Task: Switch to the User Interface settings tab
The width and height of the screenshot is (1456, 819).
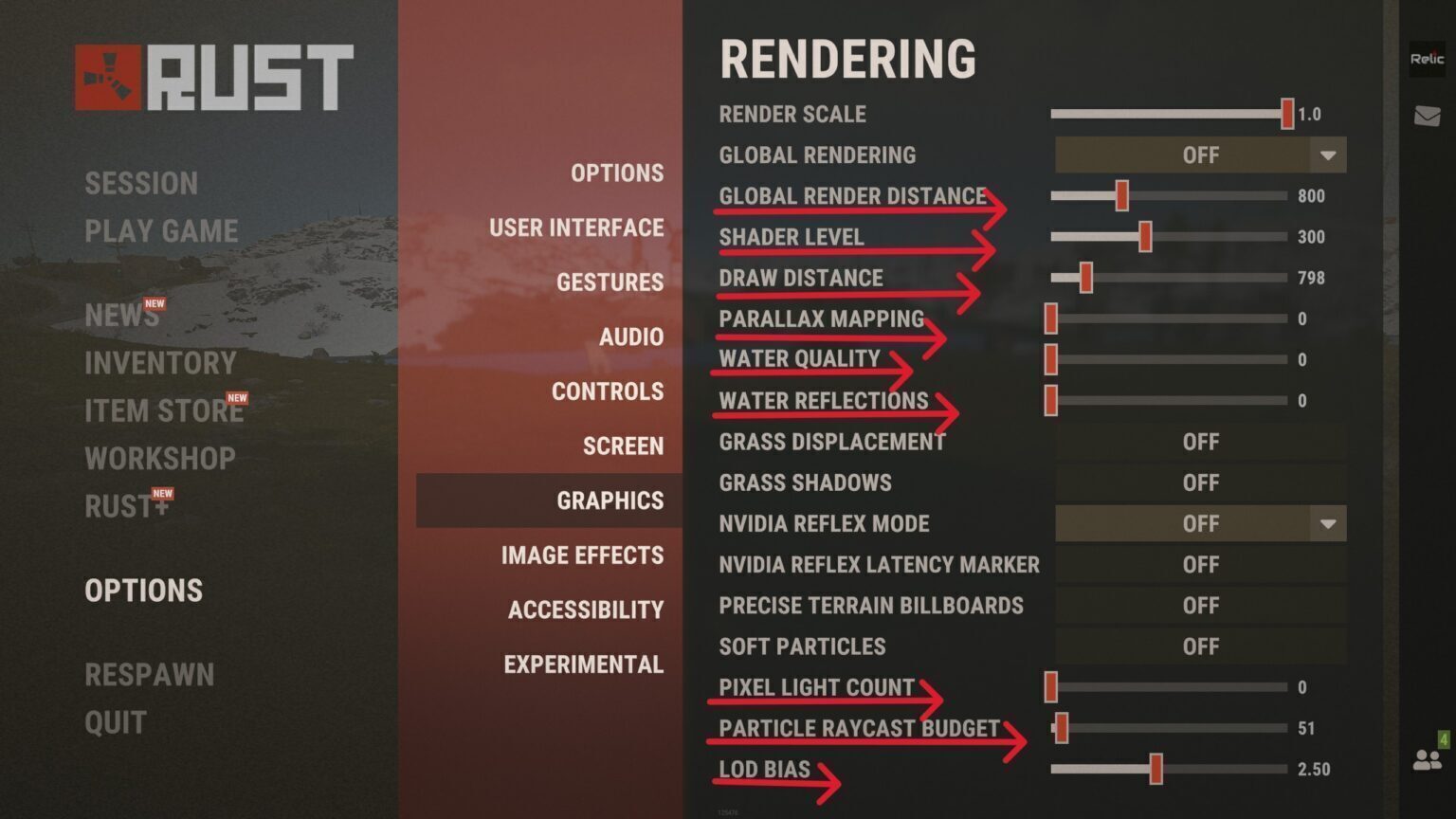Action: point(576,228)
